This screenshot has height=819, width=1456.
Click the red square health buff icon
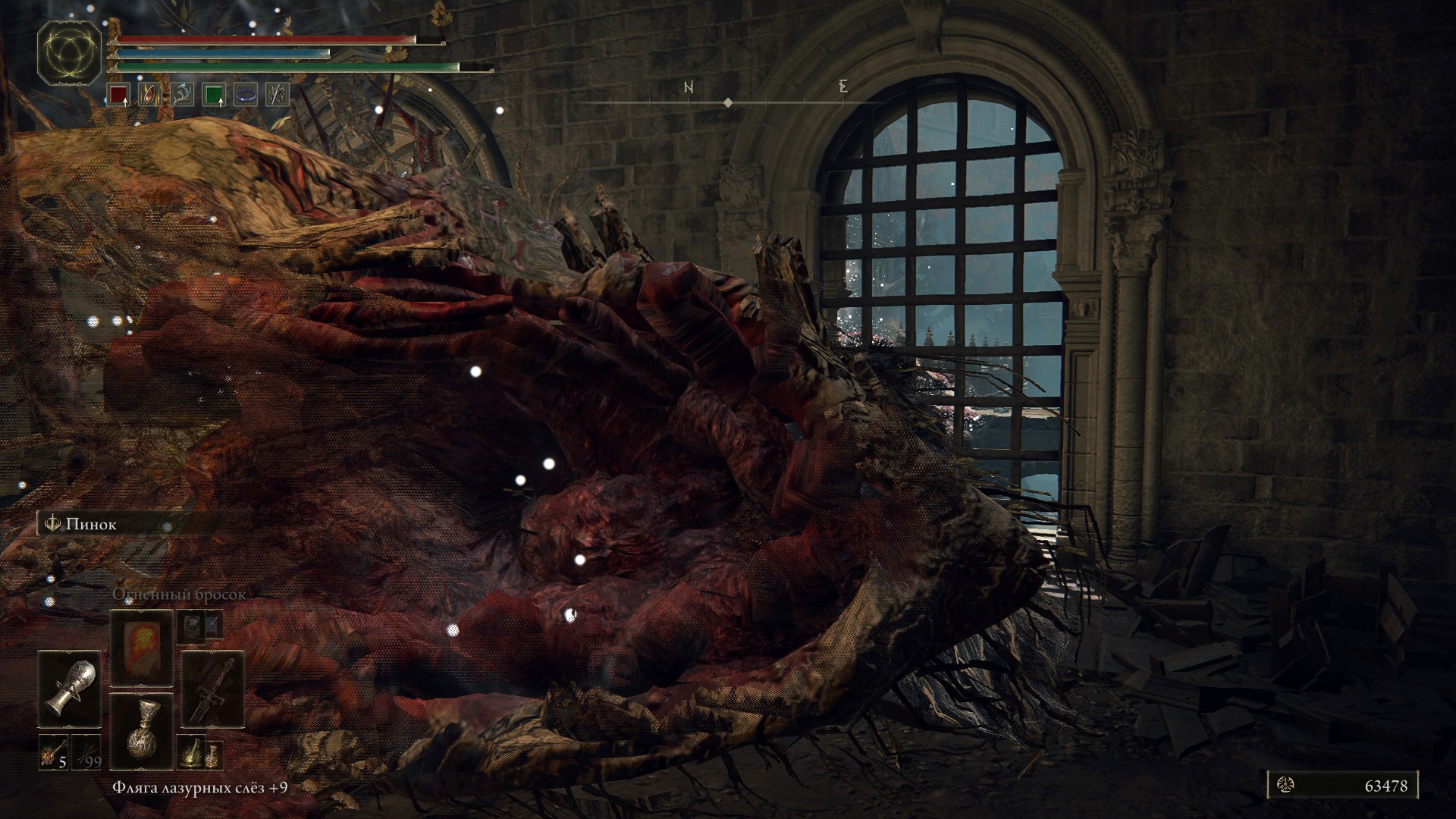tap(119, 95)
